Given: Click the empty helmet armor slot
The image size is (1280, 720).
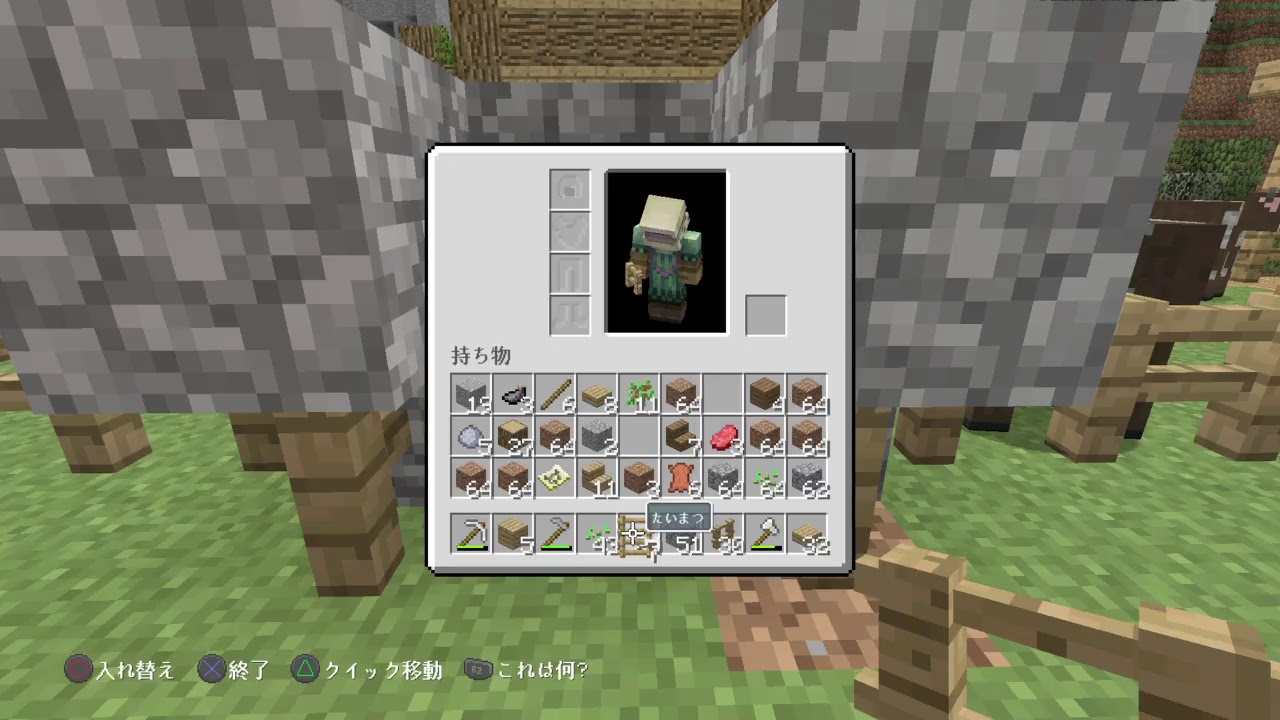Looking at the screenshot, I should coord(569,189).
